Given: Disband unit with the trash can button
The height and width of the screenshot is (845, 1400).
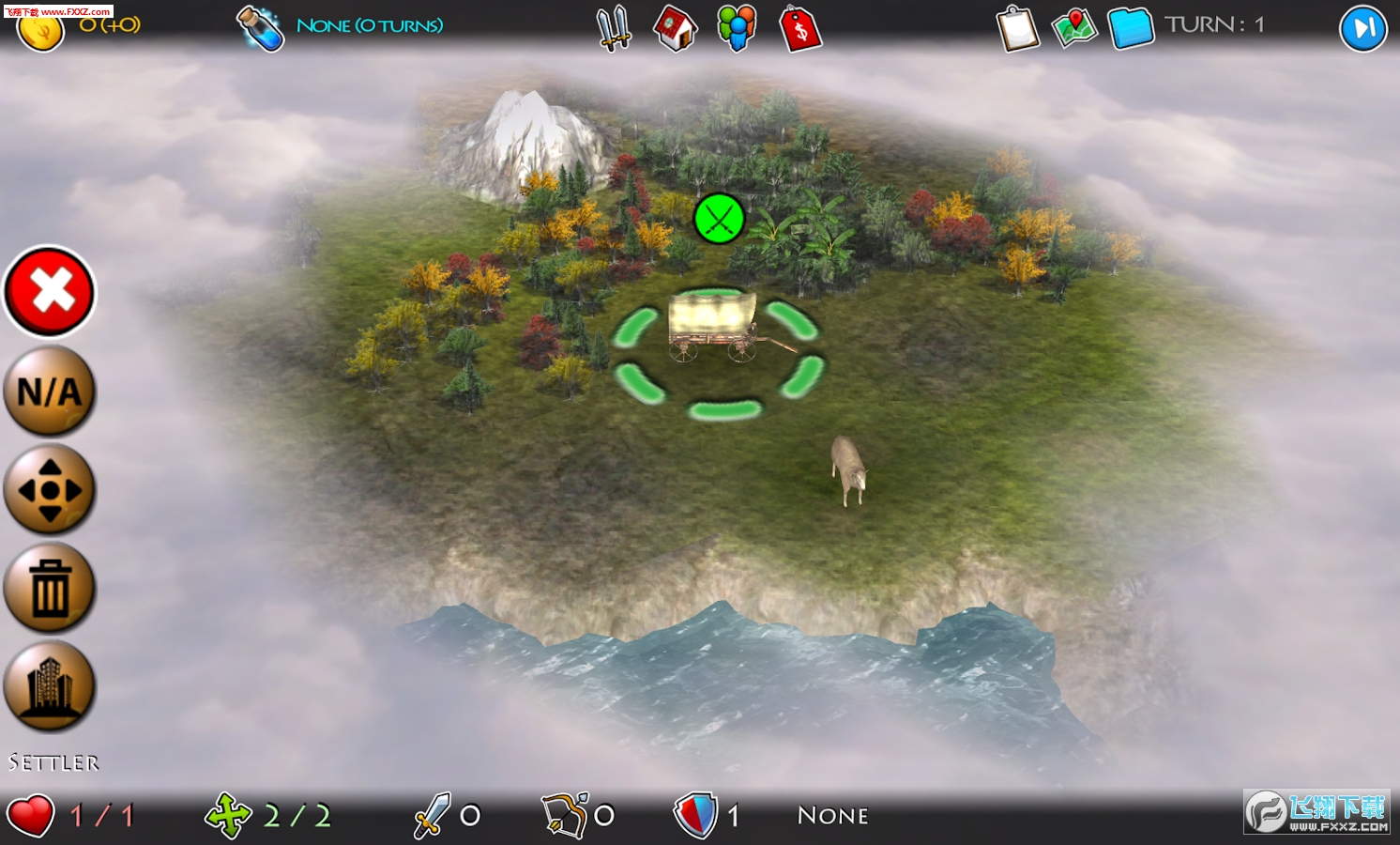Looking at the screenshot, I should click(50, 589).
